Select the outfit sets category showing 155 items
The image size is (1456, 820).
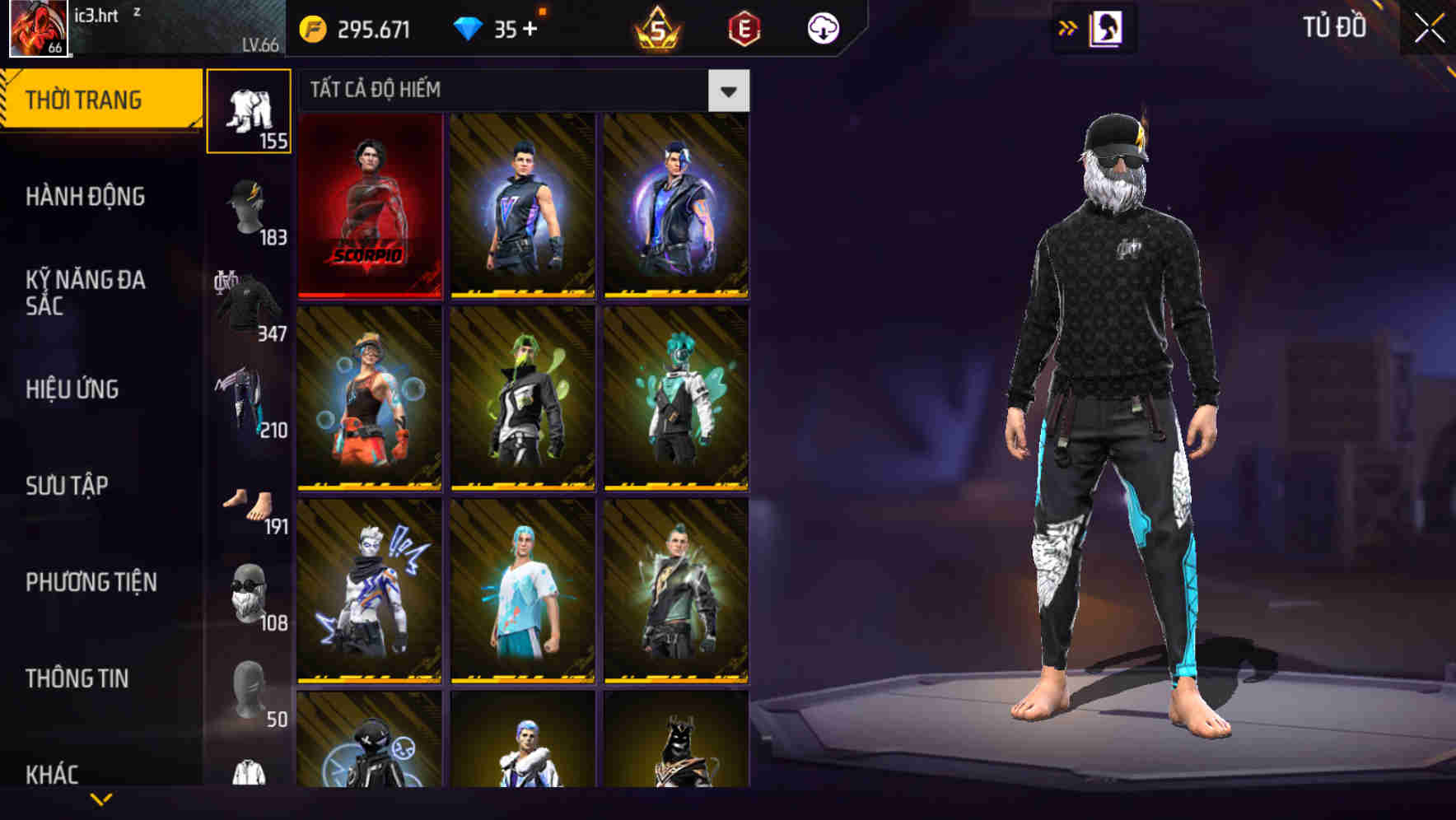[249, 111]
